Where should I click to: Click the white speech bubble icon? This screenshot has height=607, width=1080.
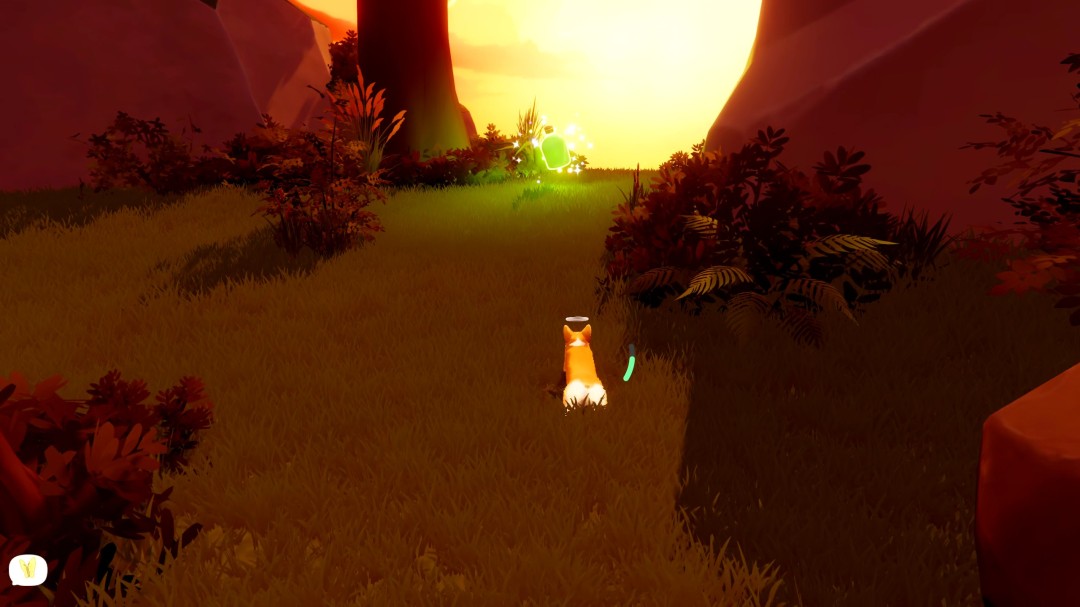click(x=28, y=569)
